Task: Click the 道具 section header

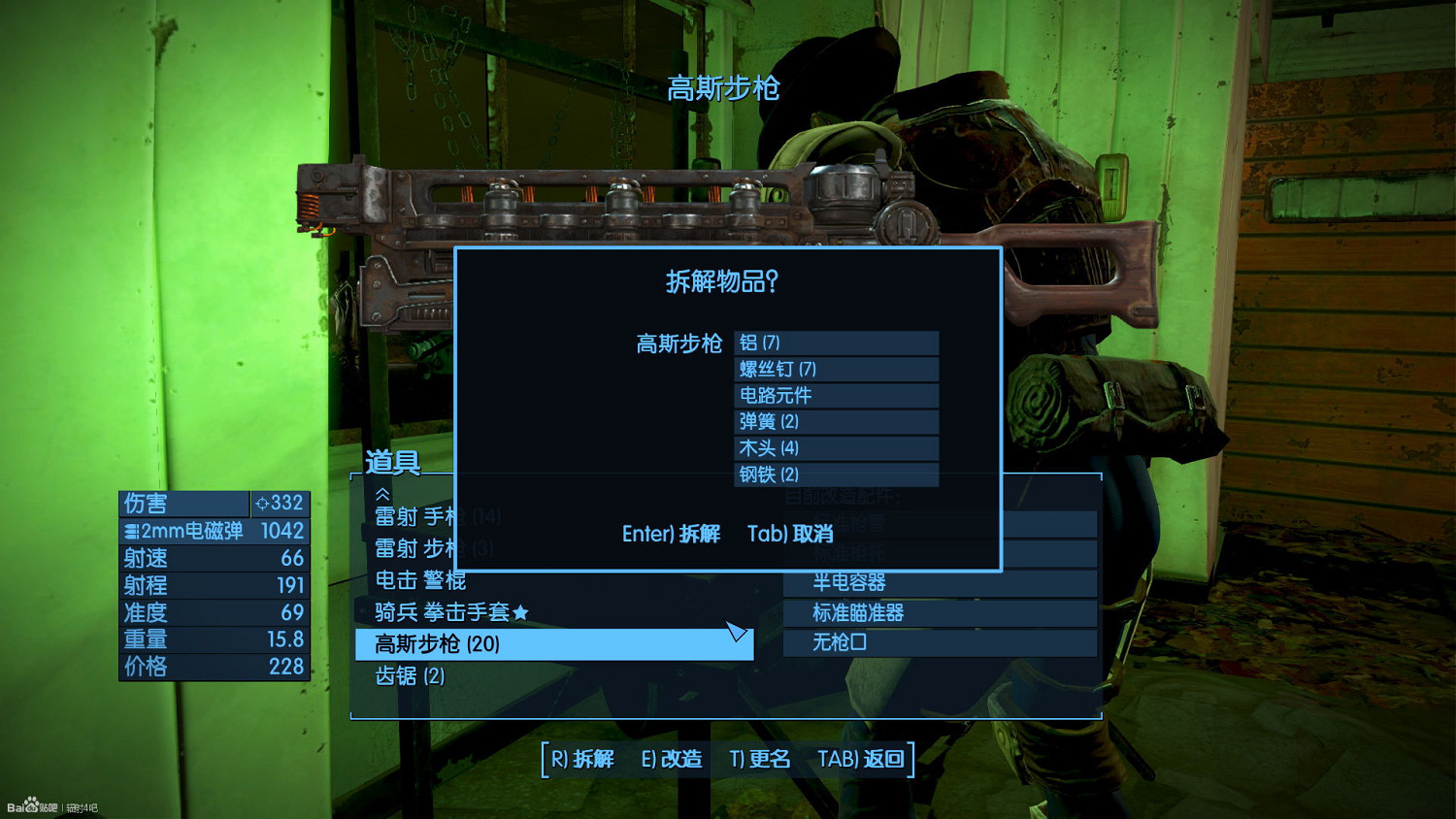Action: coord(391,463)
